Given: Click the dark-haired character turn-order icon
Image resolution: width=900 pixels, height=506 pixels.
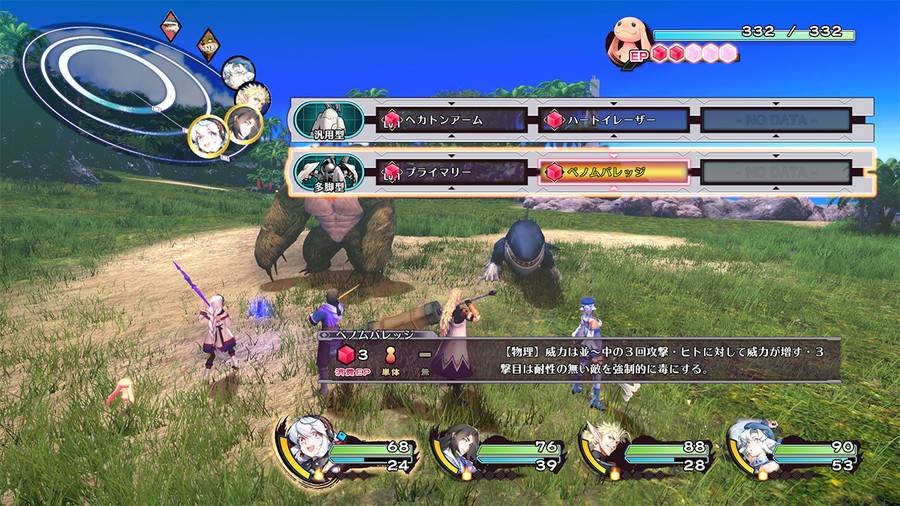Looking at the screenshot, I should coord(243,123).
